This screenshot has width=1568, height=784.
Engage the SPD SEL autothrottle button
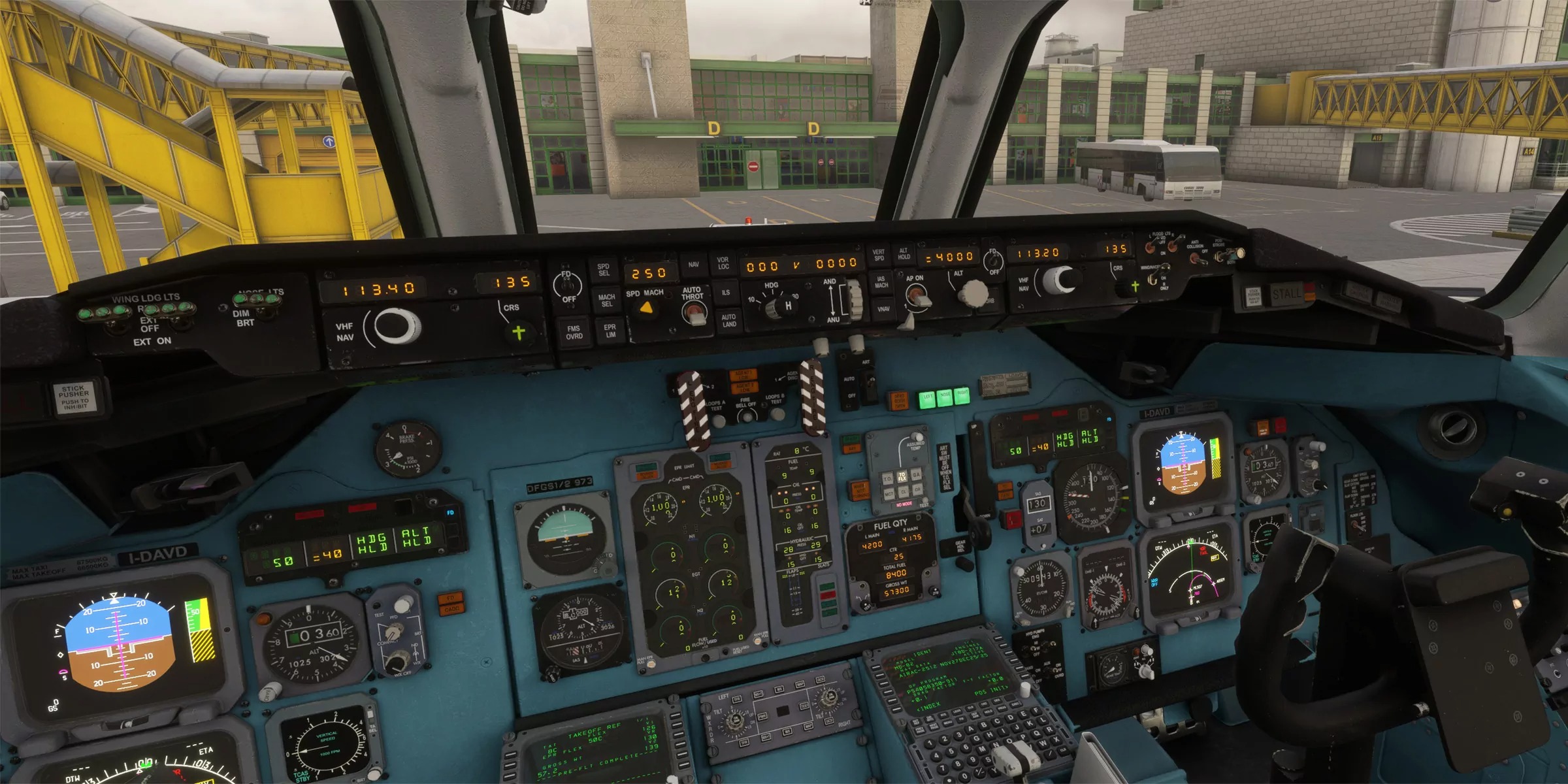(x=603, y=270)
